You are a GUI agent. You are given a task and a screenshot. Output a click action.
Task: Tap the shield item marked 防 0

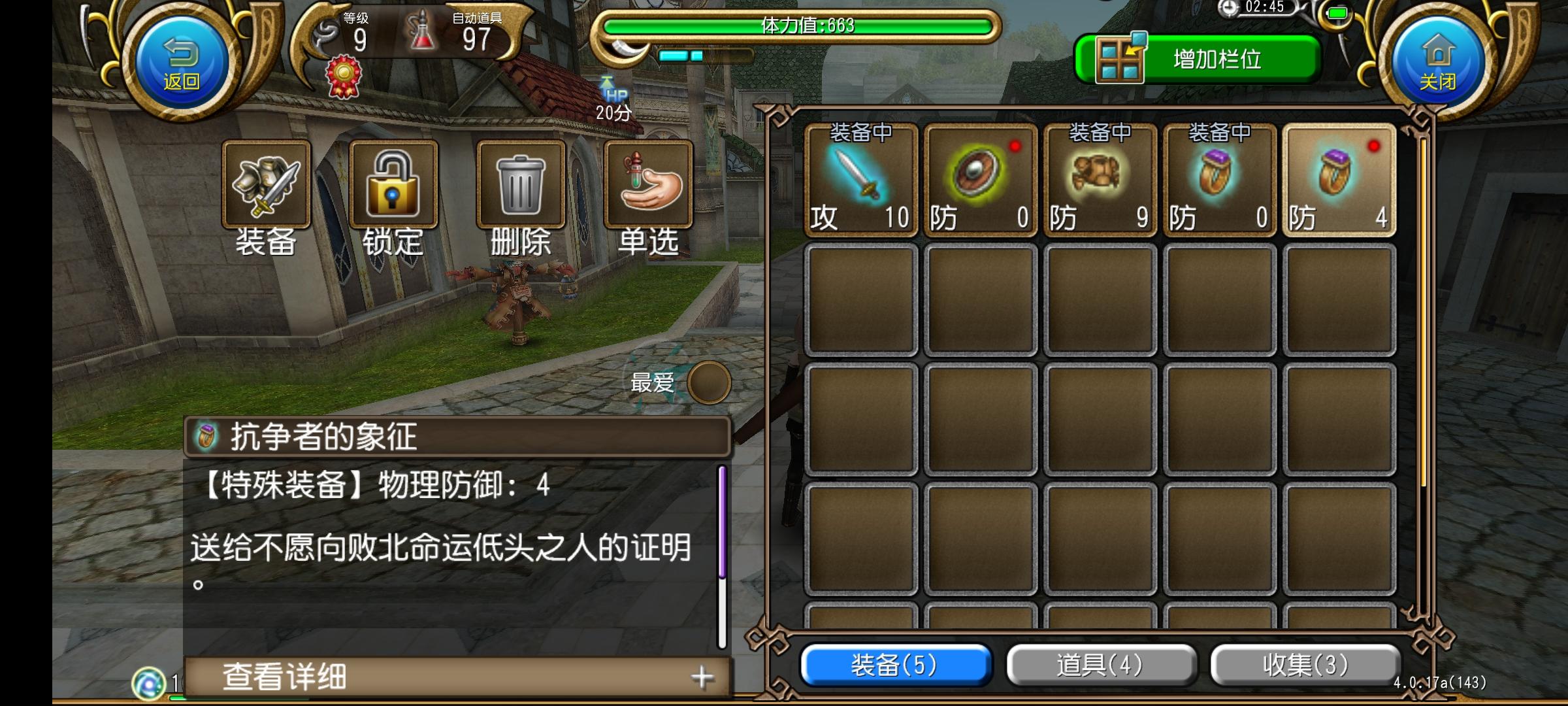(979, 180)
